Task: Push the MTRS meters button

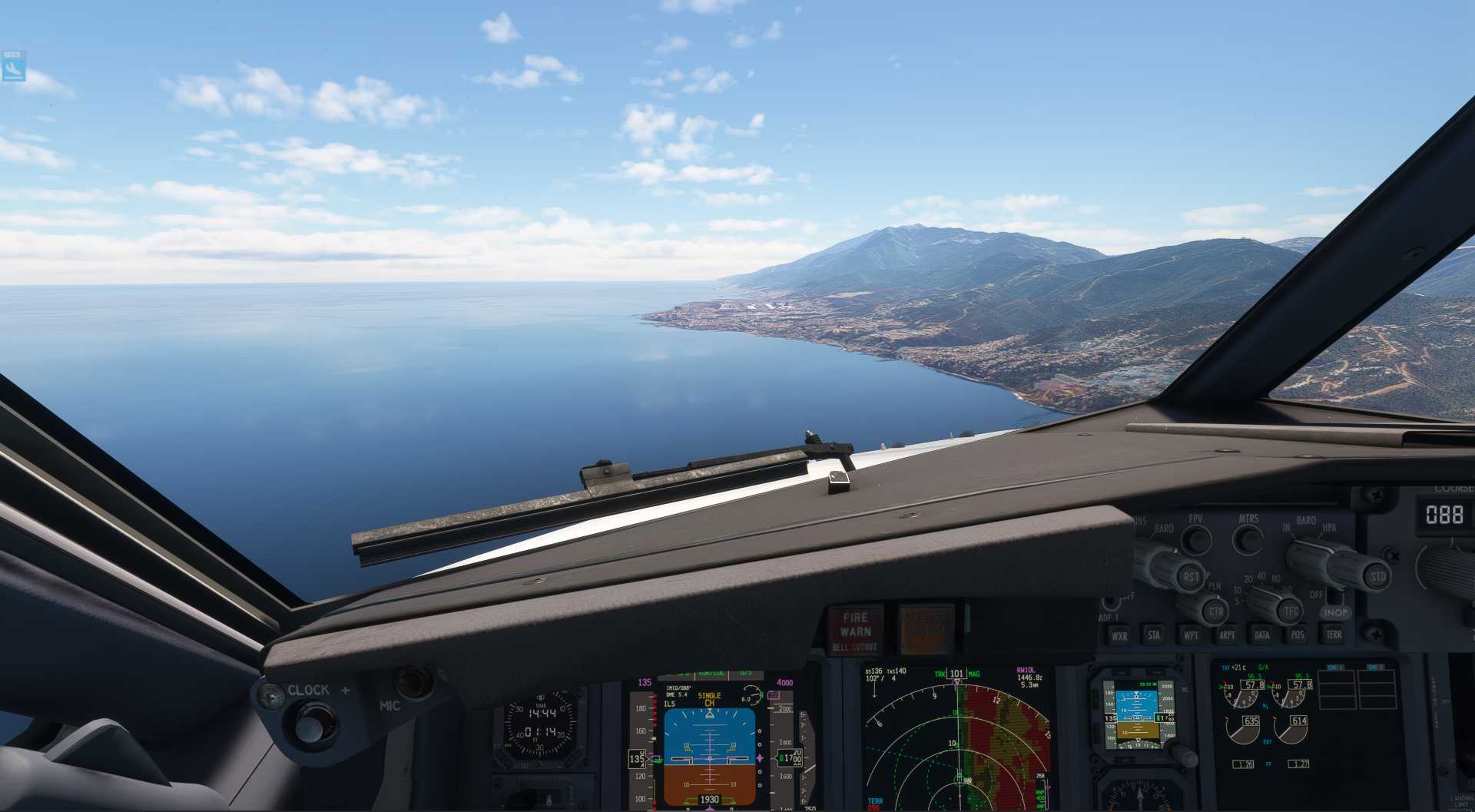Action: (1248, 540)
